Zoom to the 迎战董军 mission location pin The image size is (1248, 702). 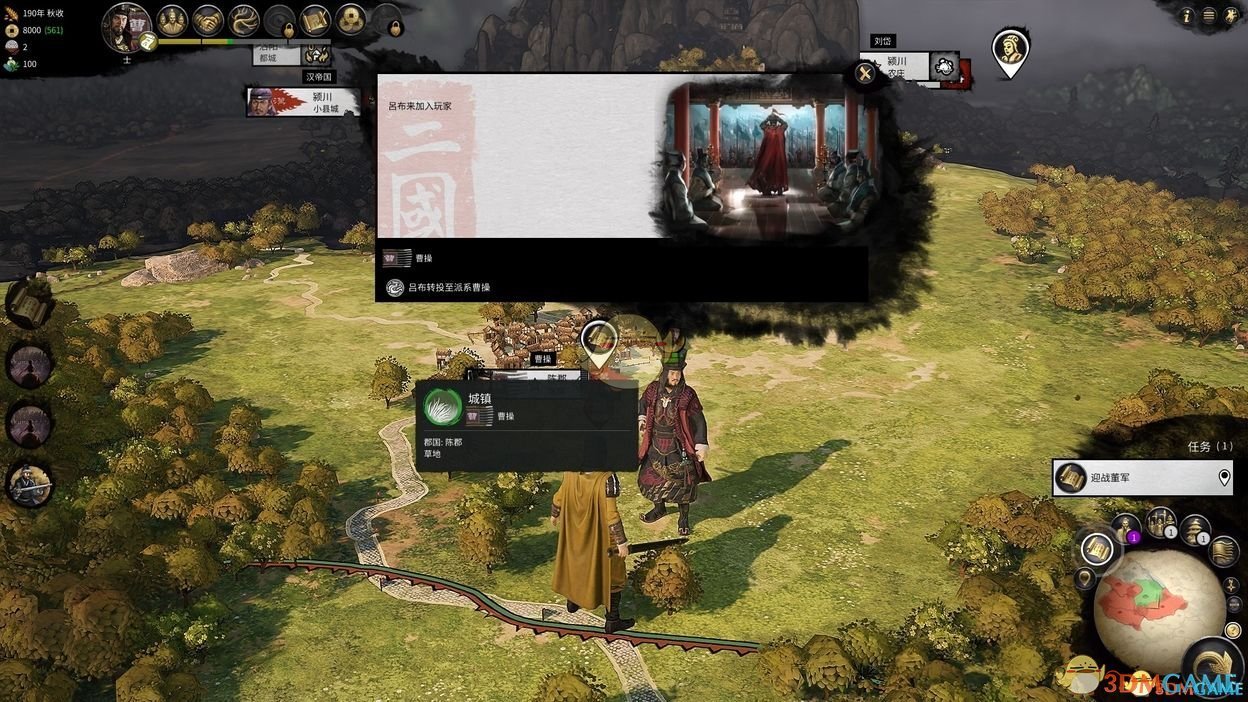pos(1224,478)
